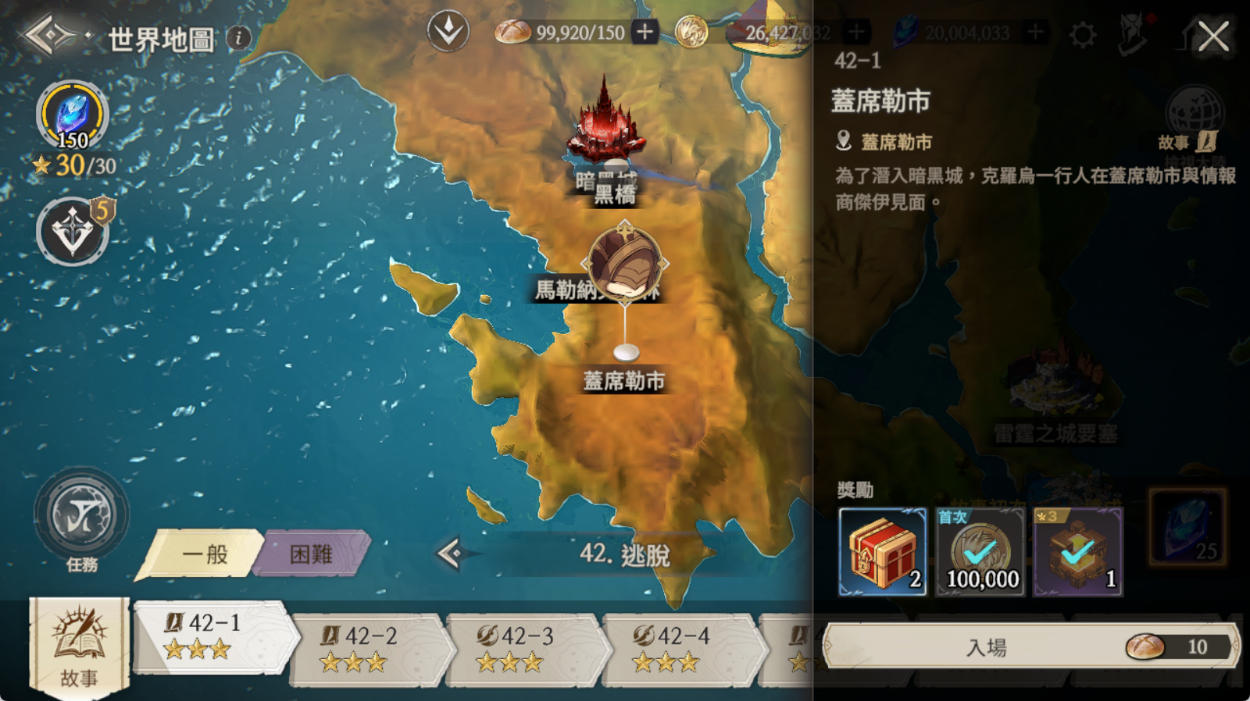1250x701 pixels.
Task: Add more bread stamina
Action: [645, 33]
